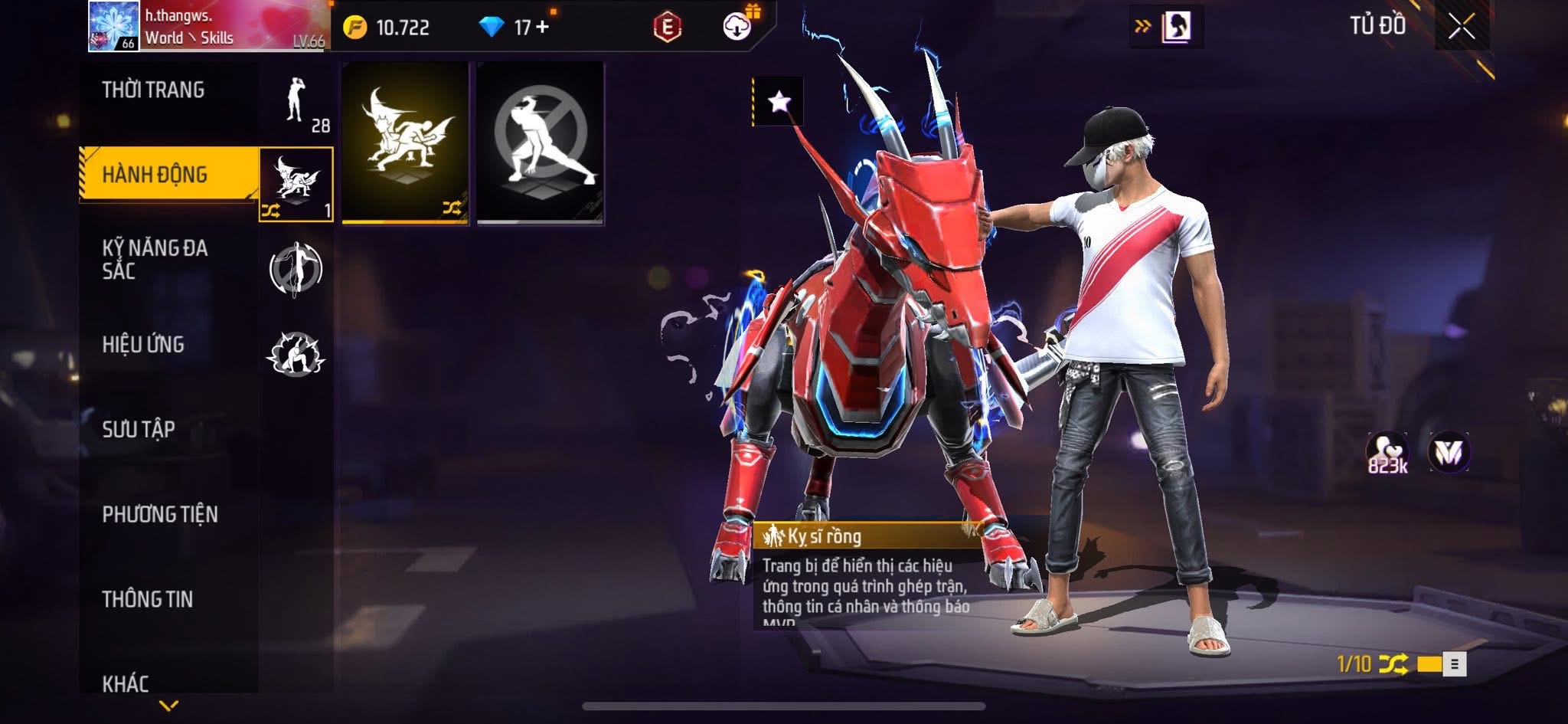Screen dimensions: 1568x724
Task: Open the character portrait shortcut
Action: pos(1175,28)
